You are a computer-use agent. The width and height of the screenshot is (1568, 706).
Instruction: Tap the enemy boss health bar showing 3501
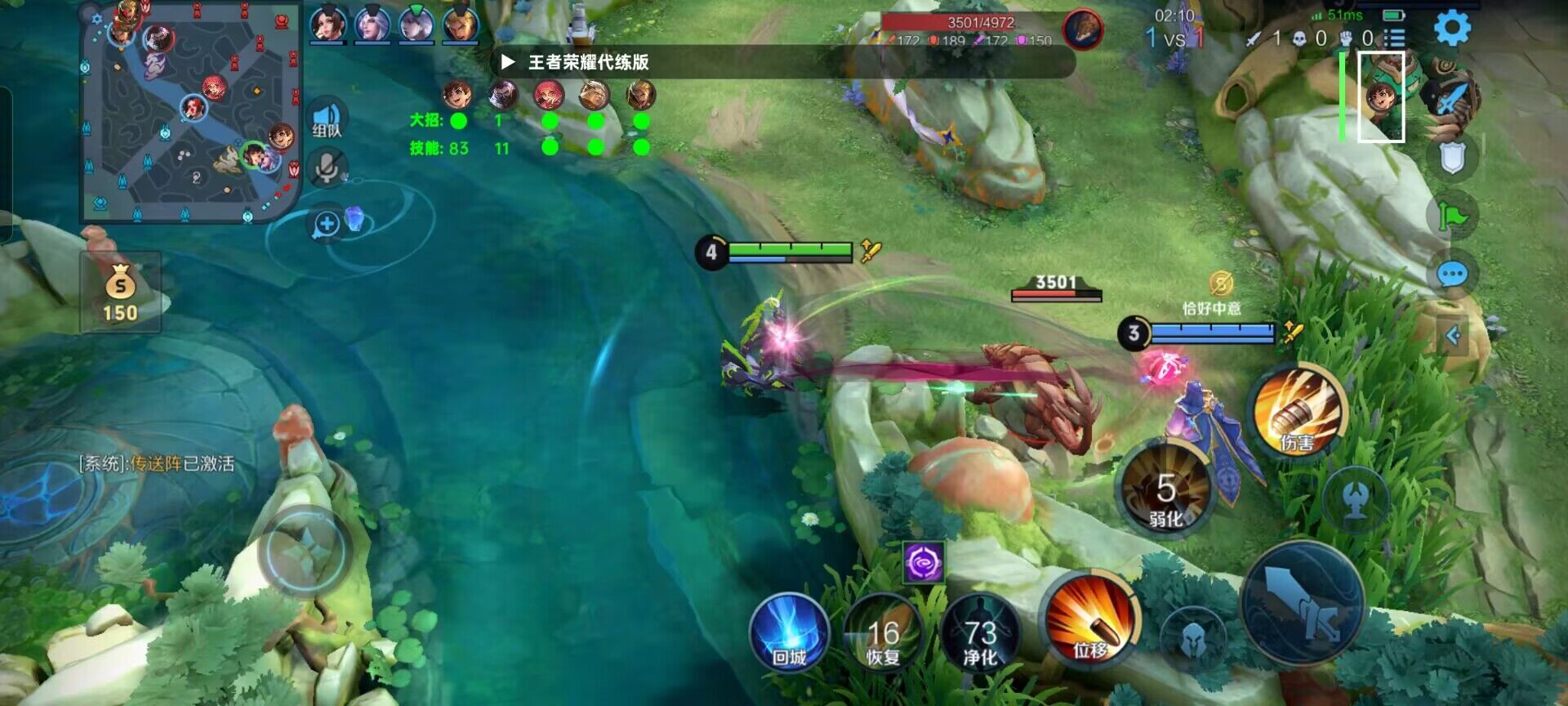tap(1058, 291)
